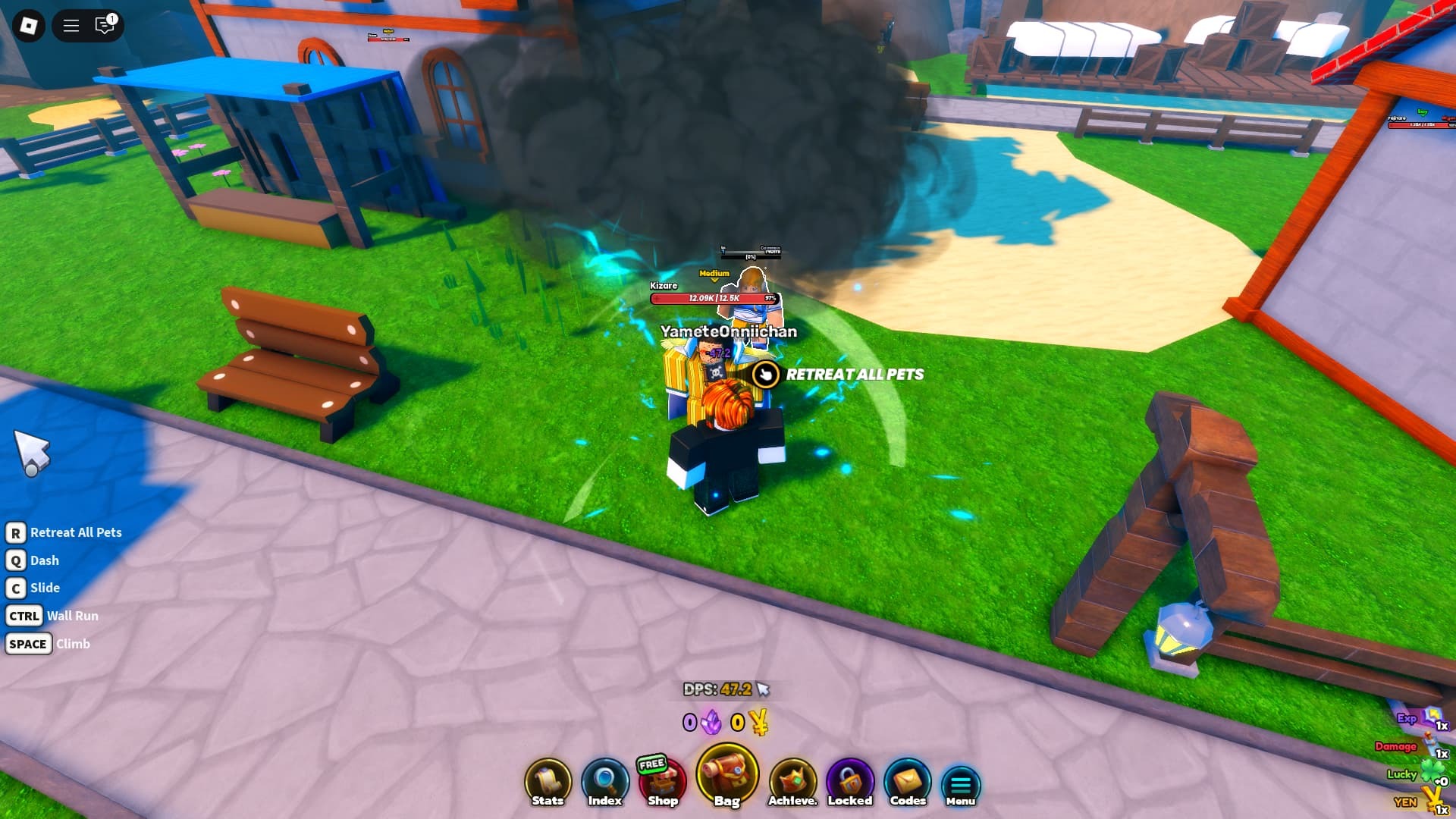Screen dimensions: 1456x819
Task: Open the Shop with FREE tag
Action: [x=662, y=783]
